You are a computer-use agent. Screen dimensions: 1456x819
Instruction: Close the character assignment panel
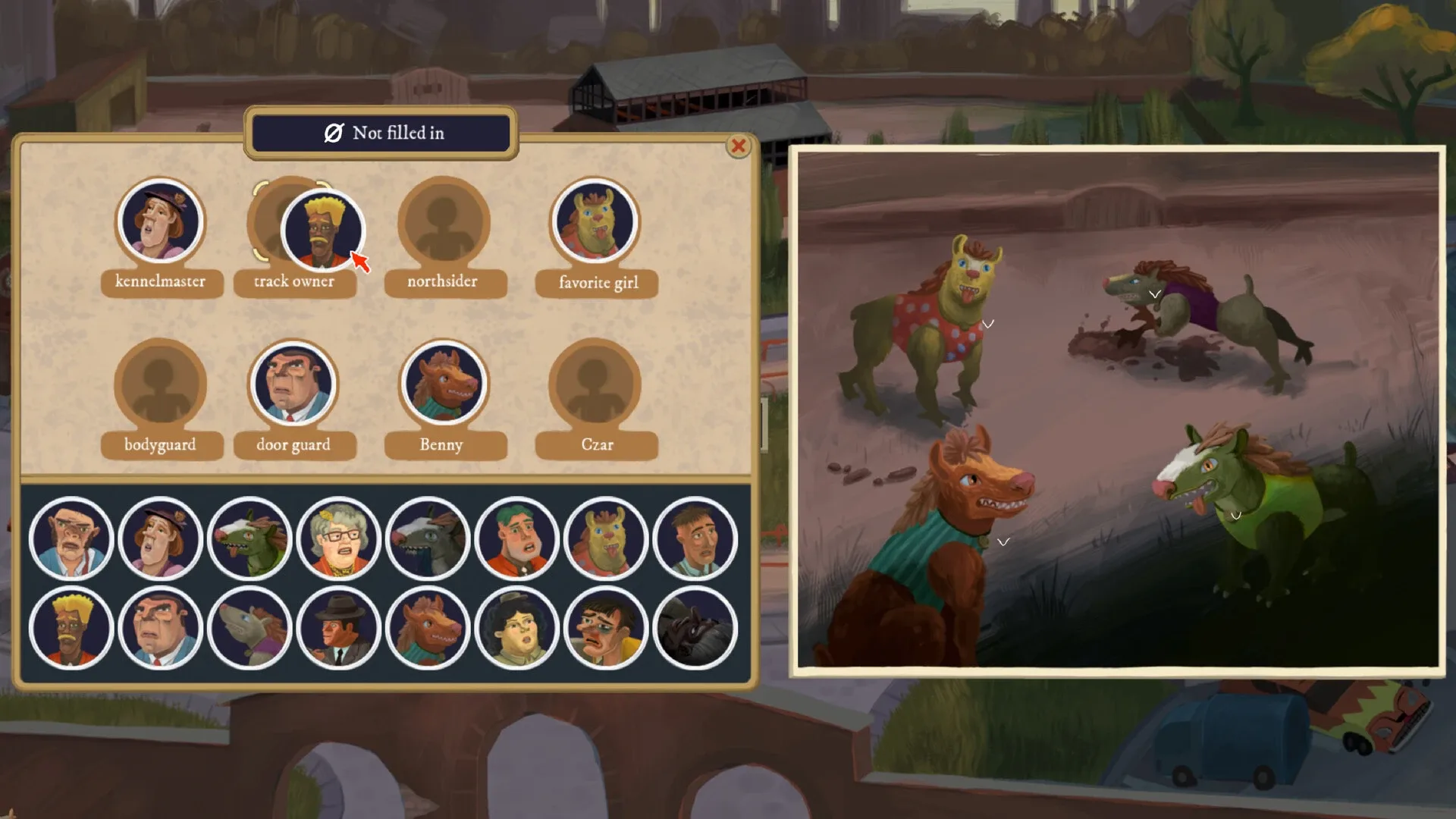[x=739, y=147]
